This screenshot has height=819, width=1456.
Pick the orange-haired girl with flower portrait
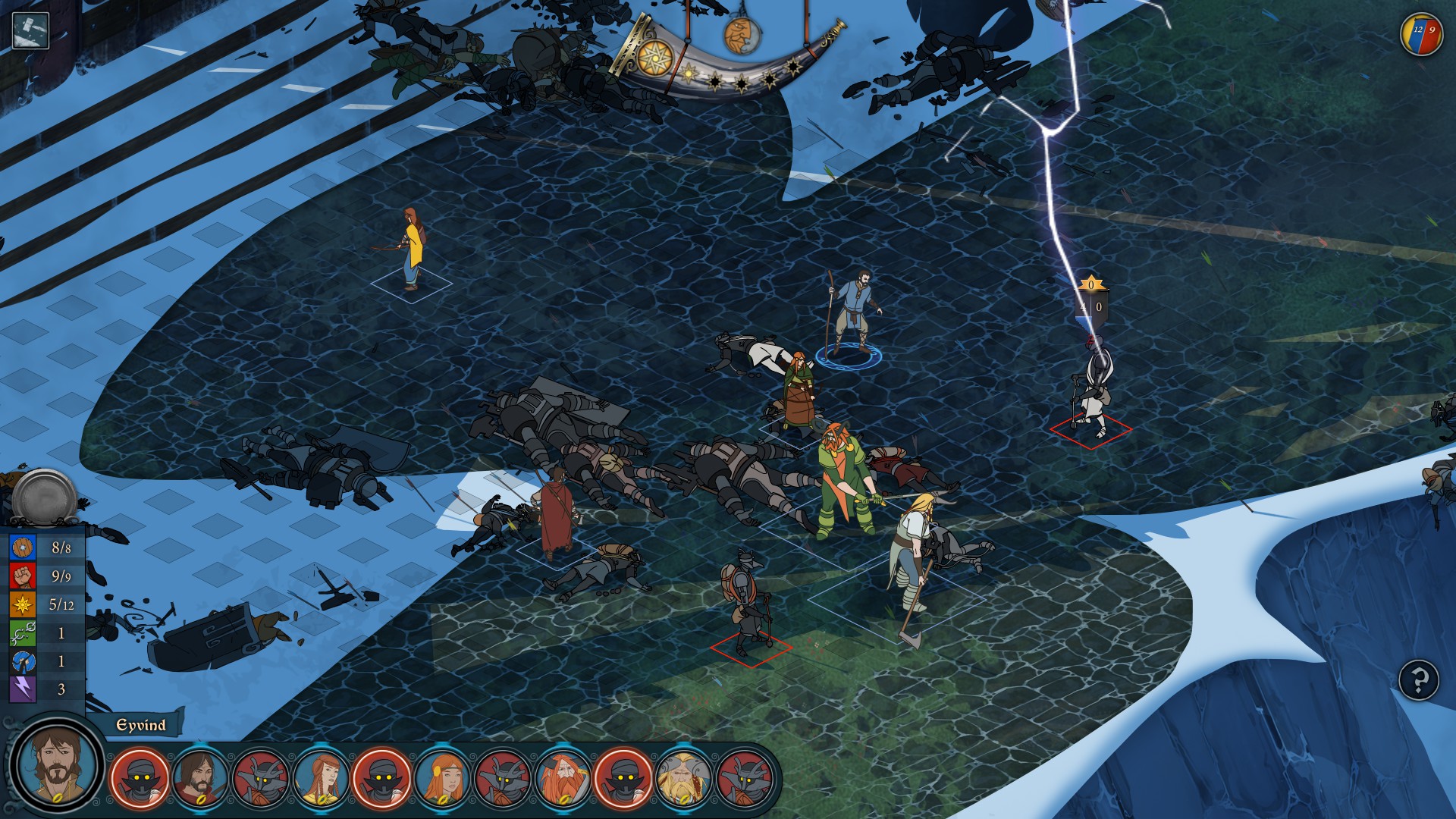[x=442, y=777]
